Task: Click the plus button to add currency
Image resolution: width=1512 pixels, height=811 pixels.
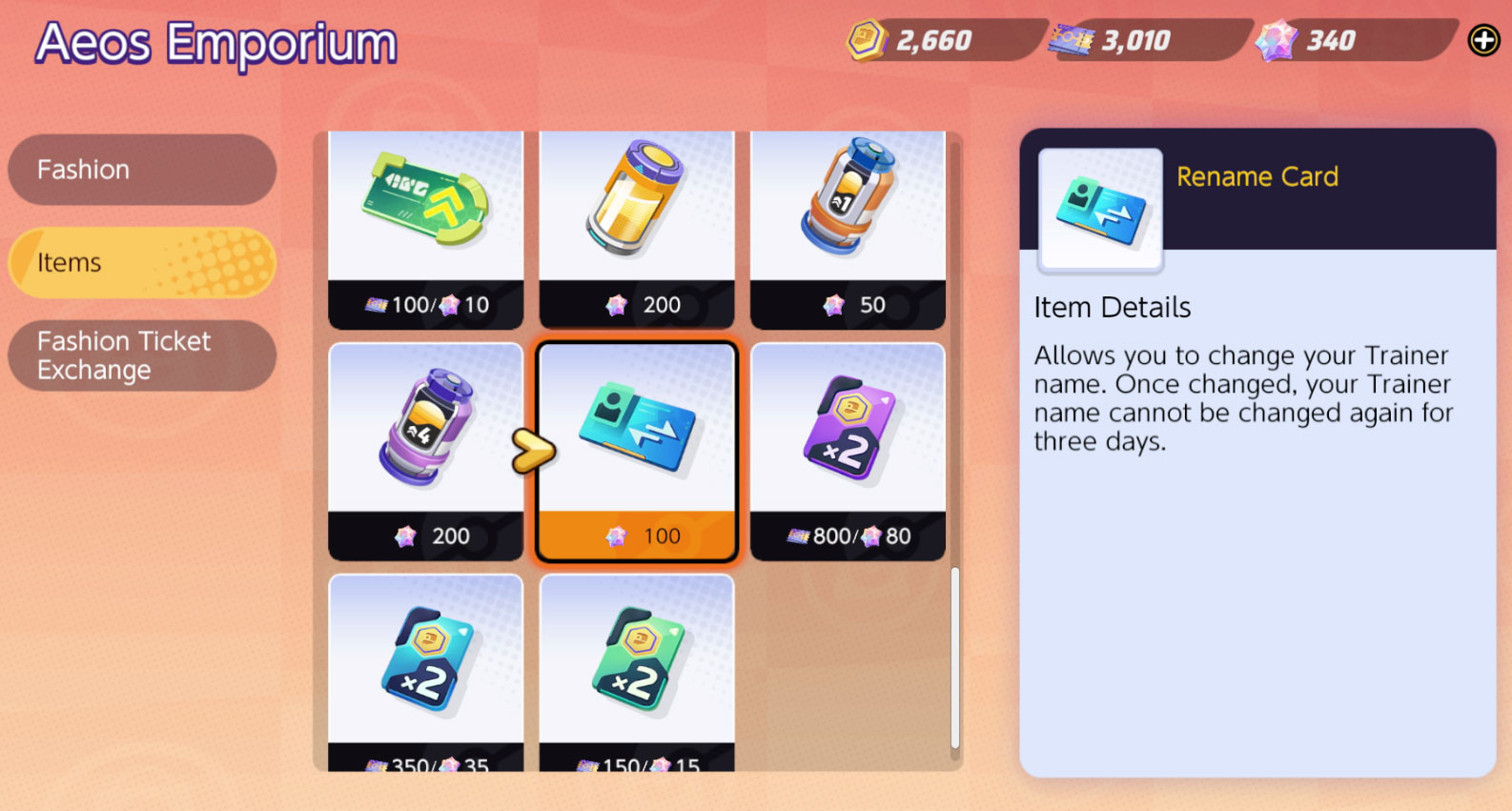Action: [1482, 40]
